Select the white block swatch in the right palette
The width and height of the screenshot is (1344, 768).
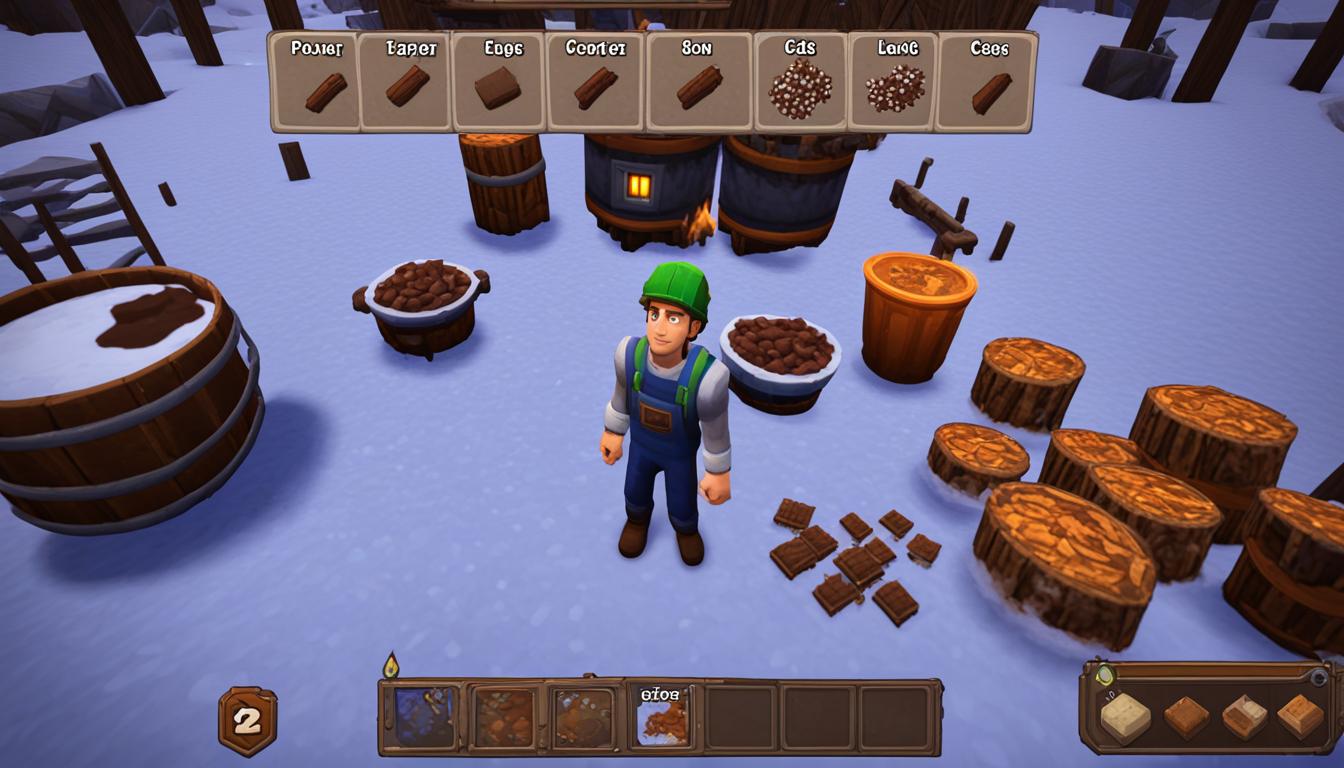tap(1125, 716)
